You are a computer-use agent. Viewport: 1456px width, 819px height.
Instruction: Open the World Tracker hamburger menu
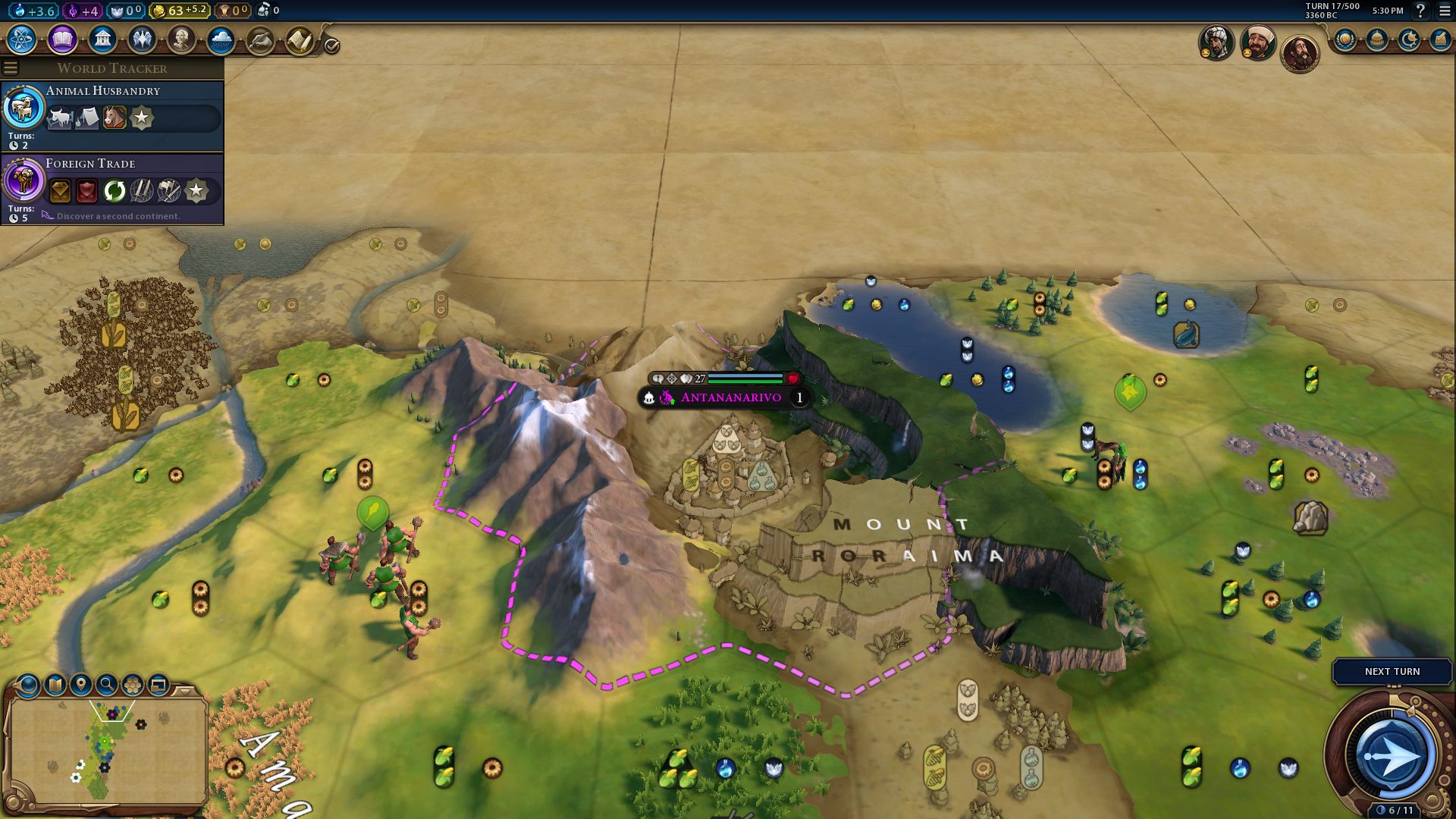coord(11,67)
